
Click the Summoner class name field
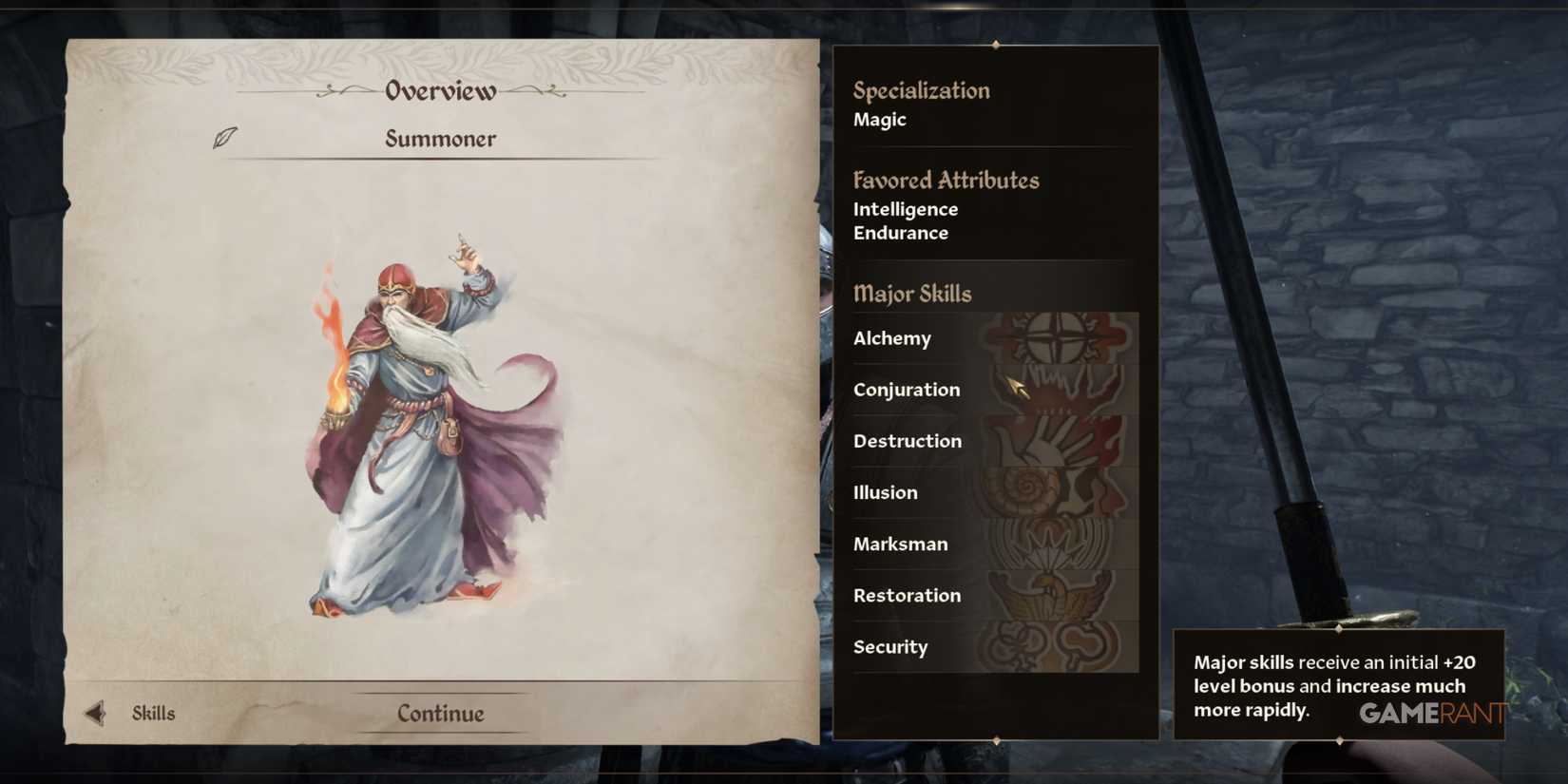pos(440,139)
